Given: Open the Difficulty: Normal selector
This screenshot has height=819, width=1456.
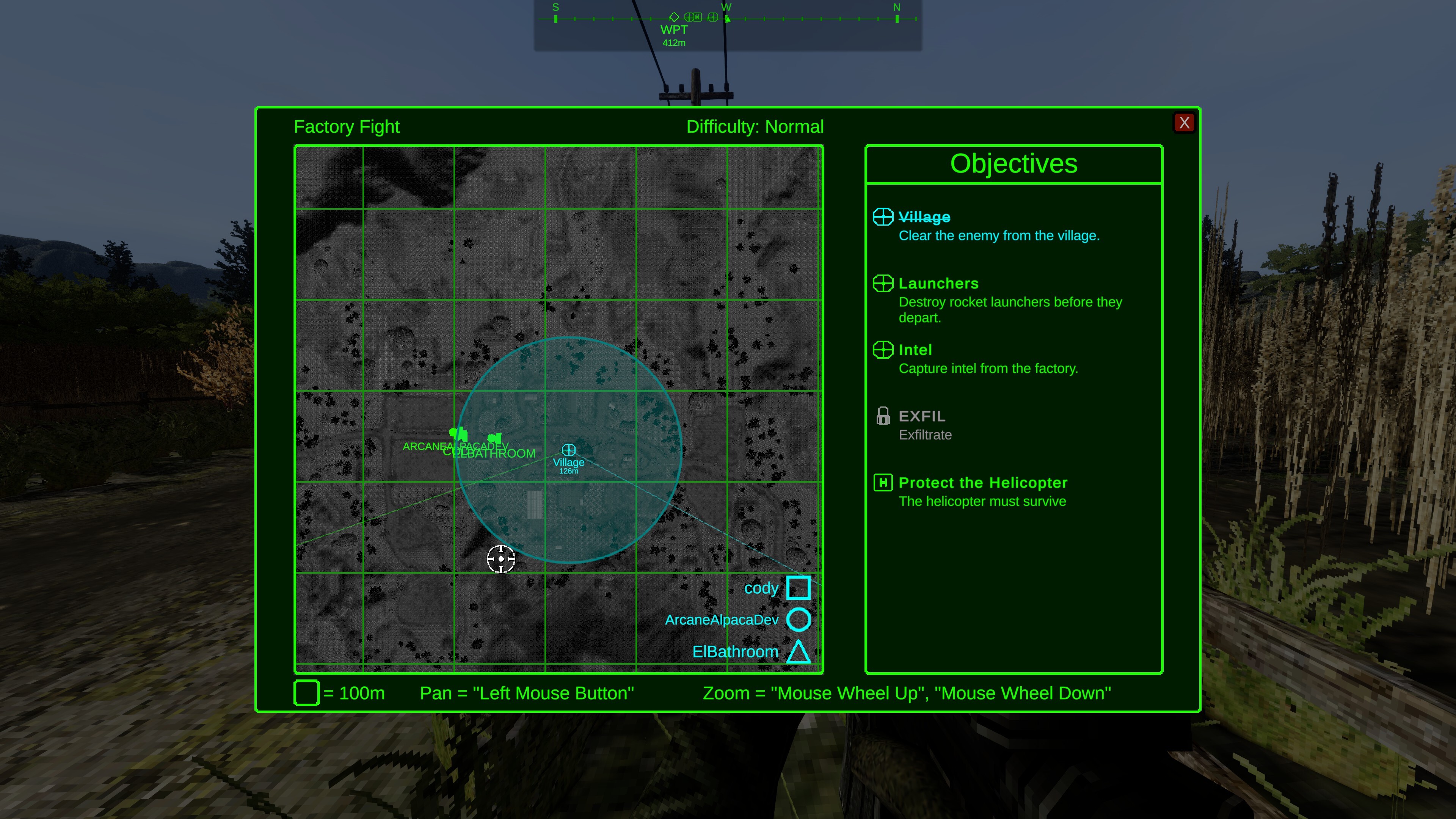Looking at the screenshot, I should click(755, 127).
